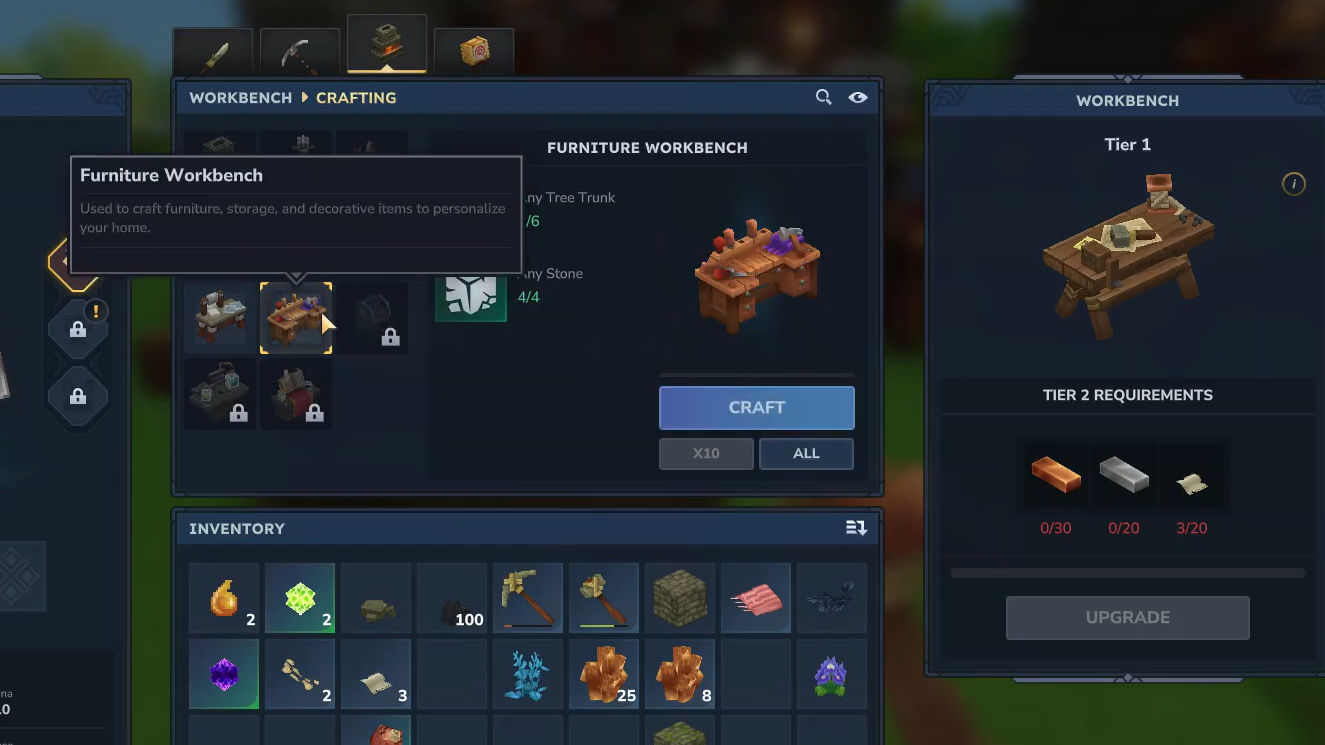This screenshot has height=745, width=1325.
Task: Select the pickaxe in inventory
Action: pyautogui.click(x=528, y=598)
